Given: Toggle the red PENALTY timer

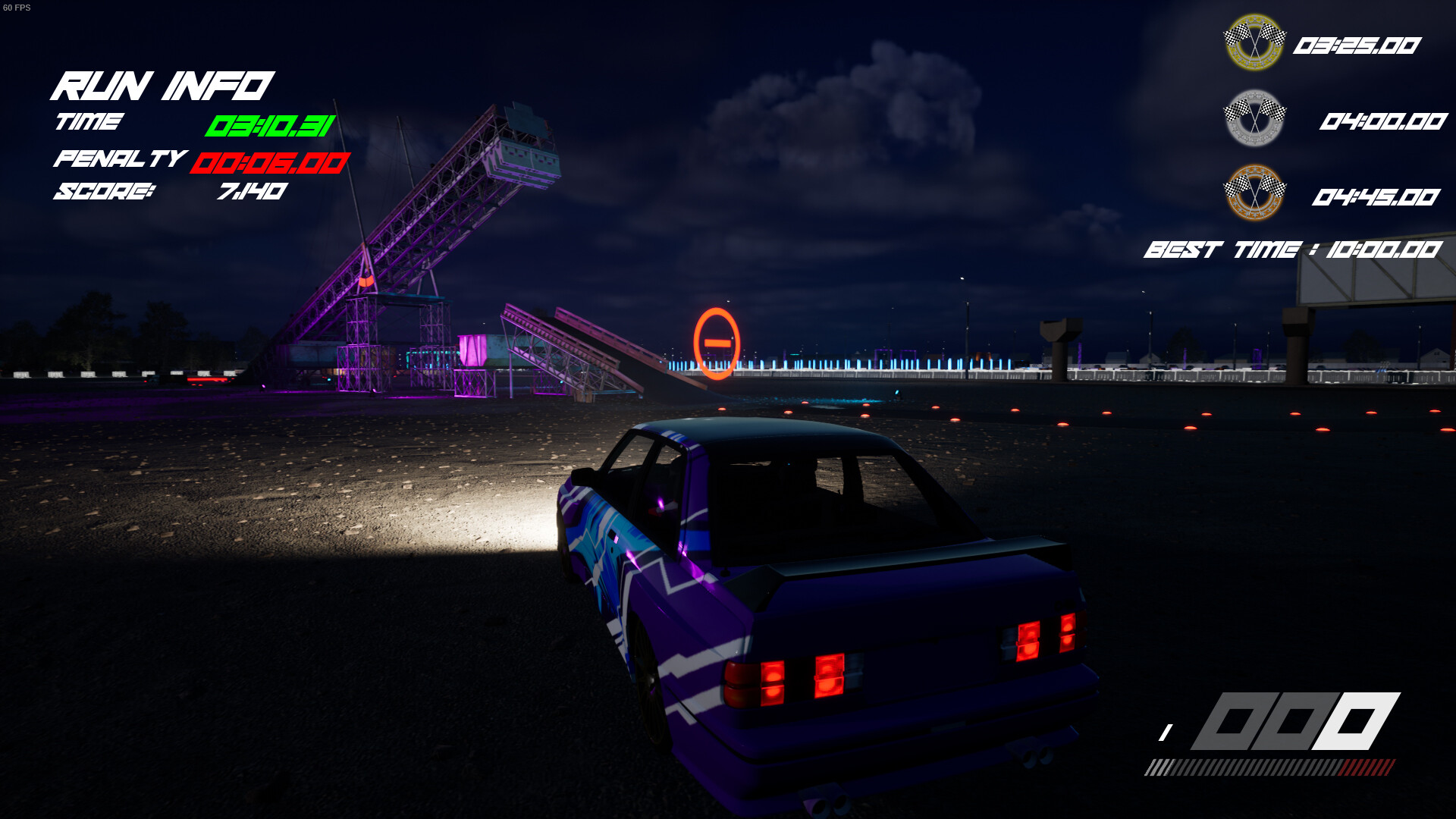Looking at the screenshot, I should (269, 165).
